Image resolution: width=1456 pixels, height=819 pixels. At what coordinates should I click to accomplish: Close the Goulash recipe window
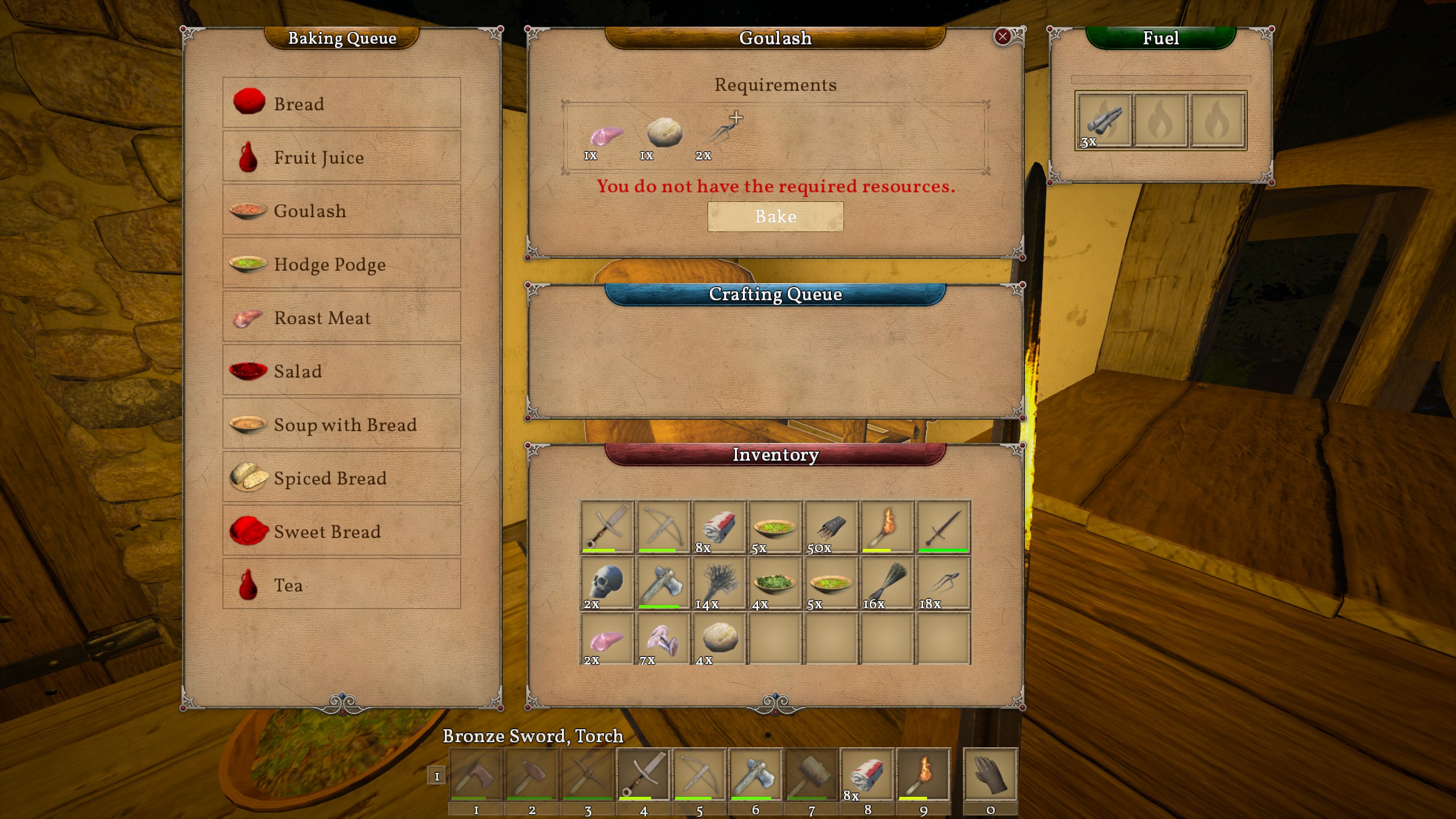click(1002, 37)
